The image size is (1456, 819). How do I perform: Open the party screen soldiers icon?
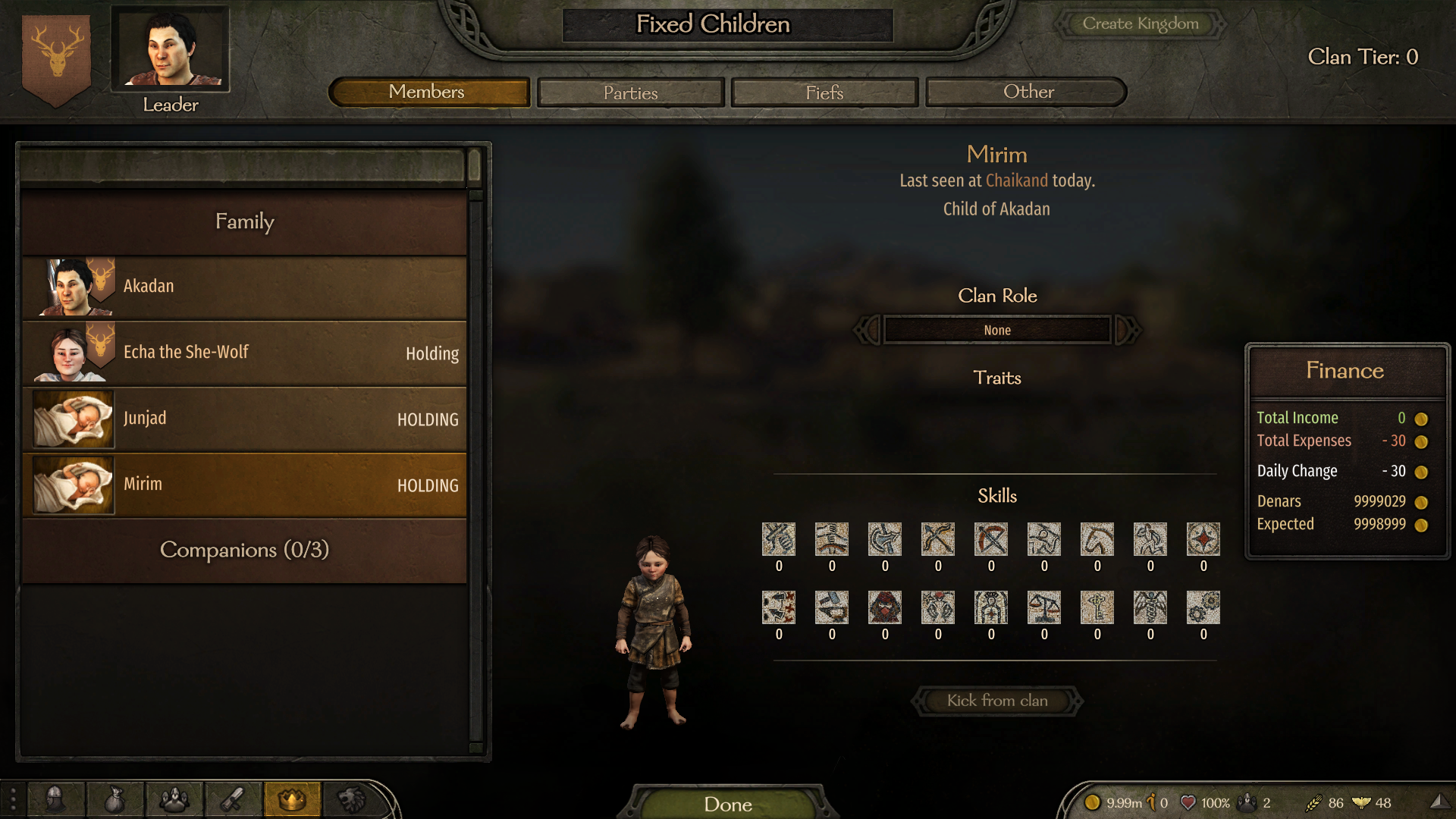tap(173, 799)
